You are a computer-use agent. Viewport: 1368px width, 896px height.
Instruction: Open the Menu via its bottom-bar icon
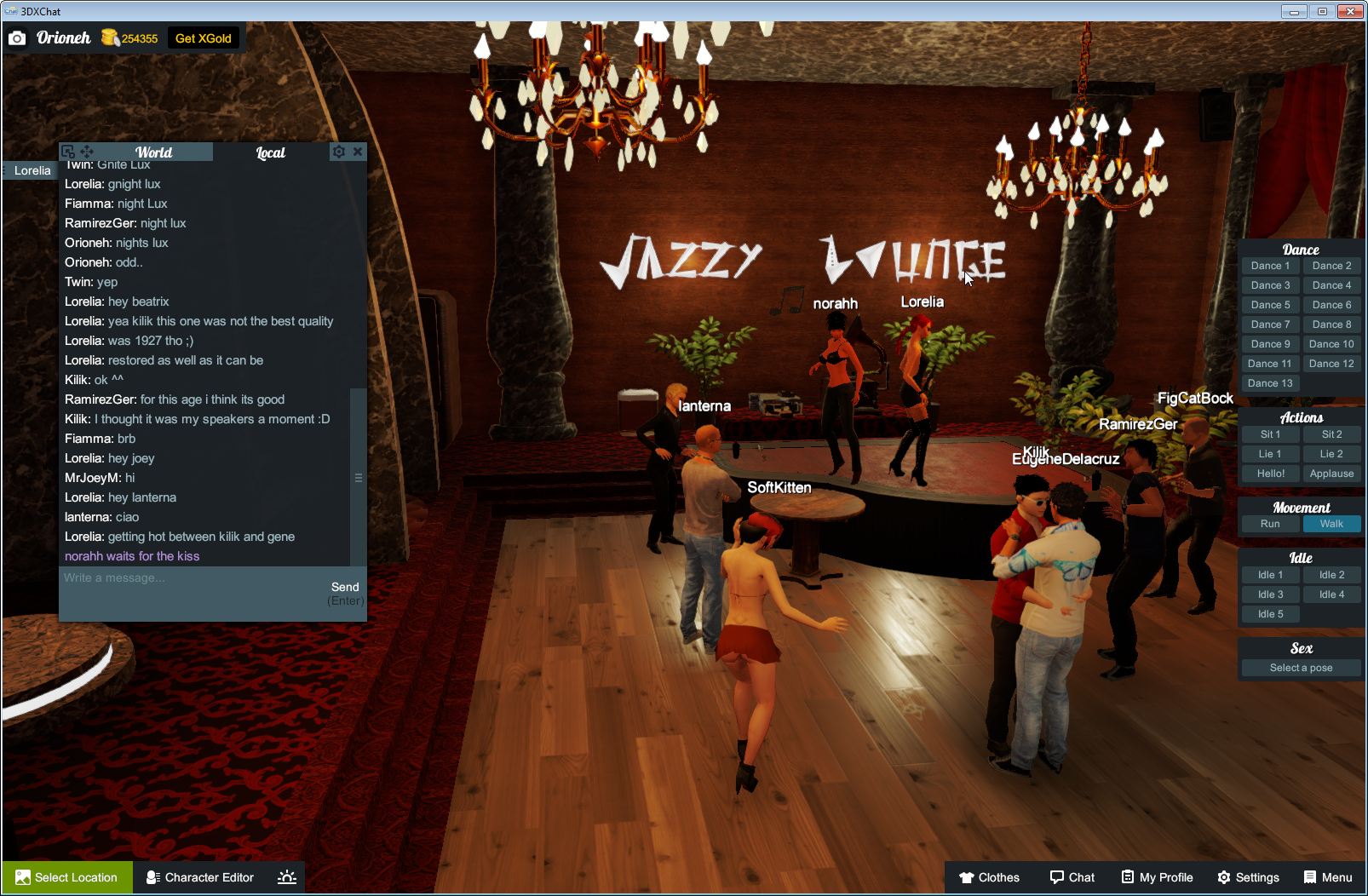tap(1309, 877)
